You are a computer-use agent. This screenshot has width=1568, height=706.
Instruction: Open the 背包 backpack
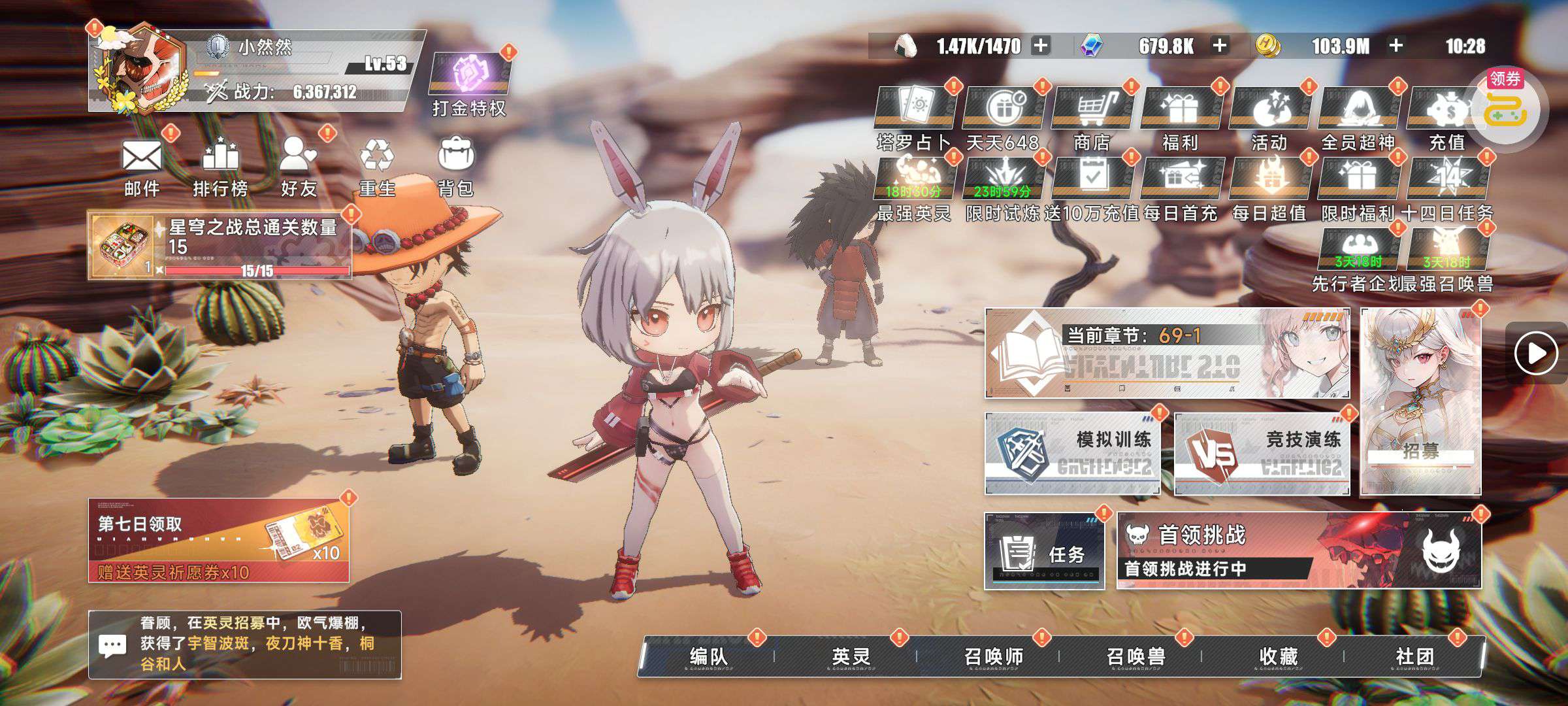(455, 165)
